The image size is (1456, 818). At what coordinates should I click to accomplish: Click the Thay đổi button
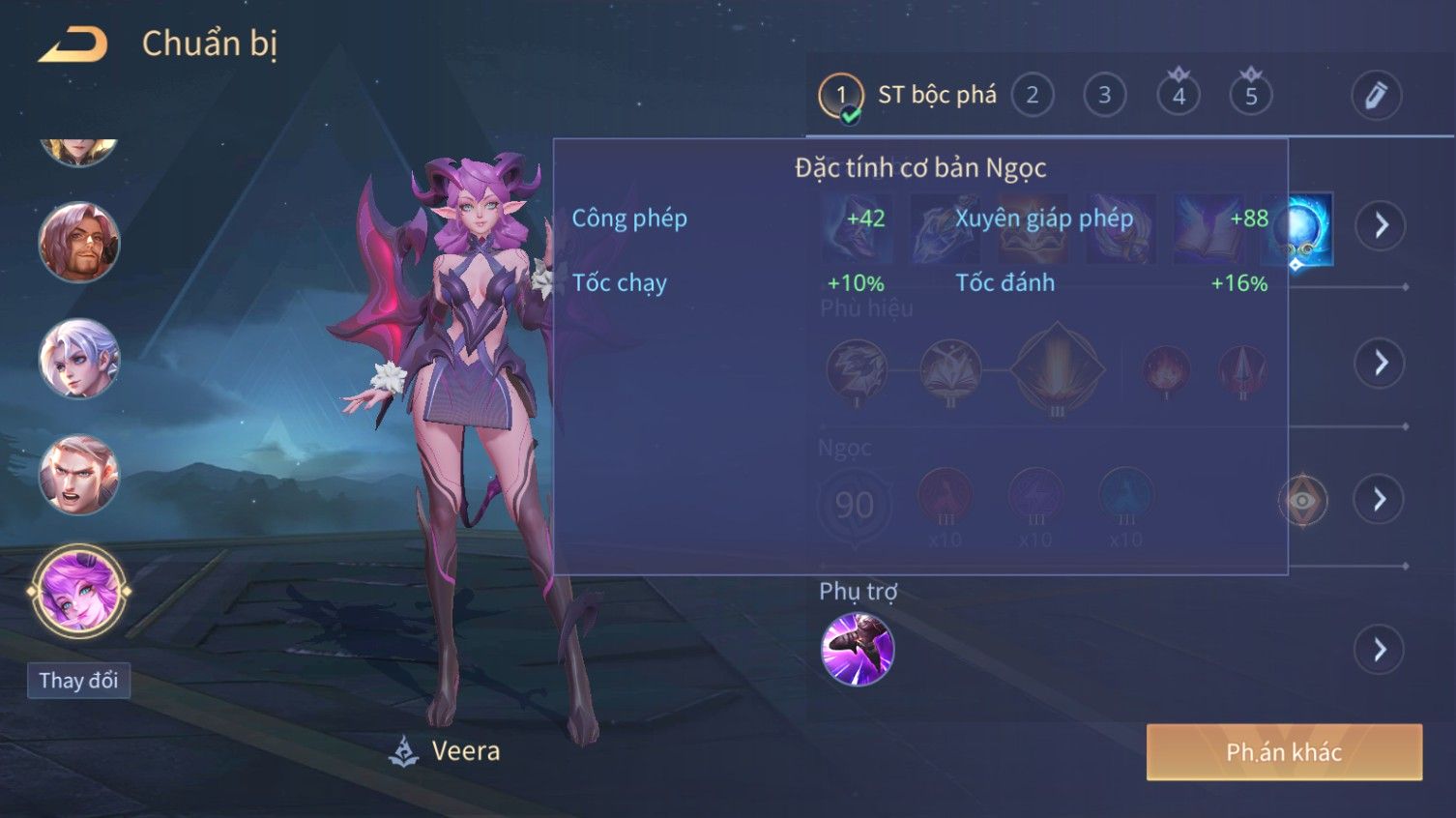coord(78,681)
